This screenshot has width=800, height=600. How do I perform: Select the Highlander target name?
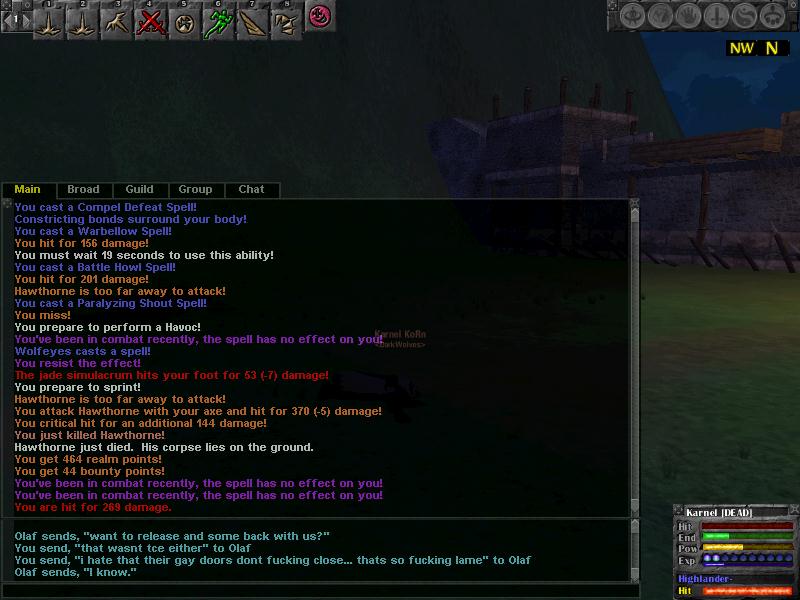click(x=706, y=579)
